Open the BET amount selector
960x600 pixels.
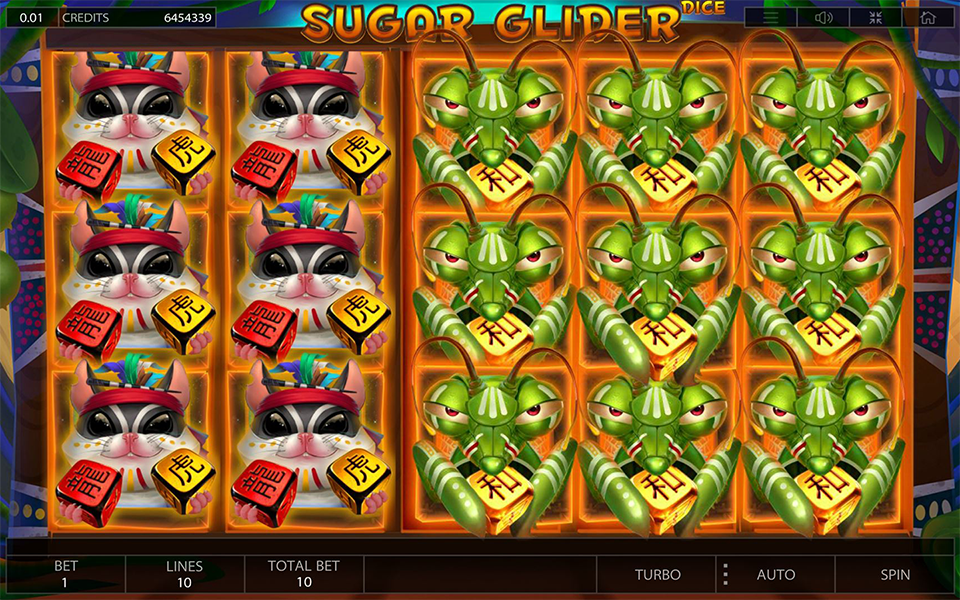click(x=66, y=574)
